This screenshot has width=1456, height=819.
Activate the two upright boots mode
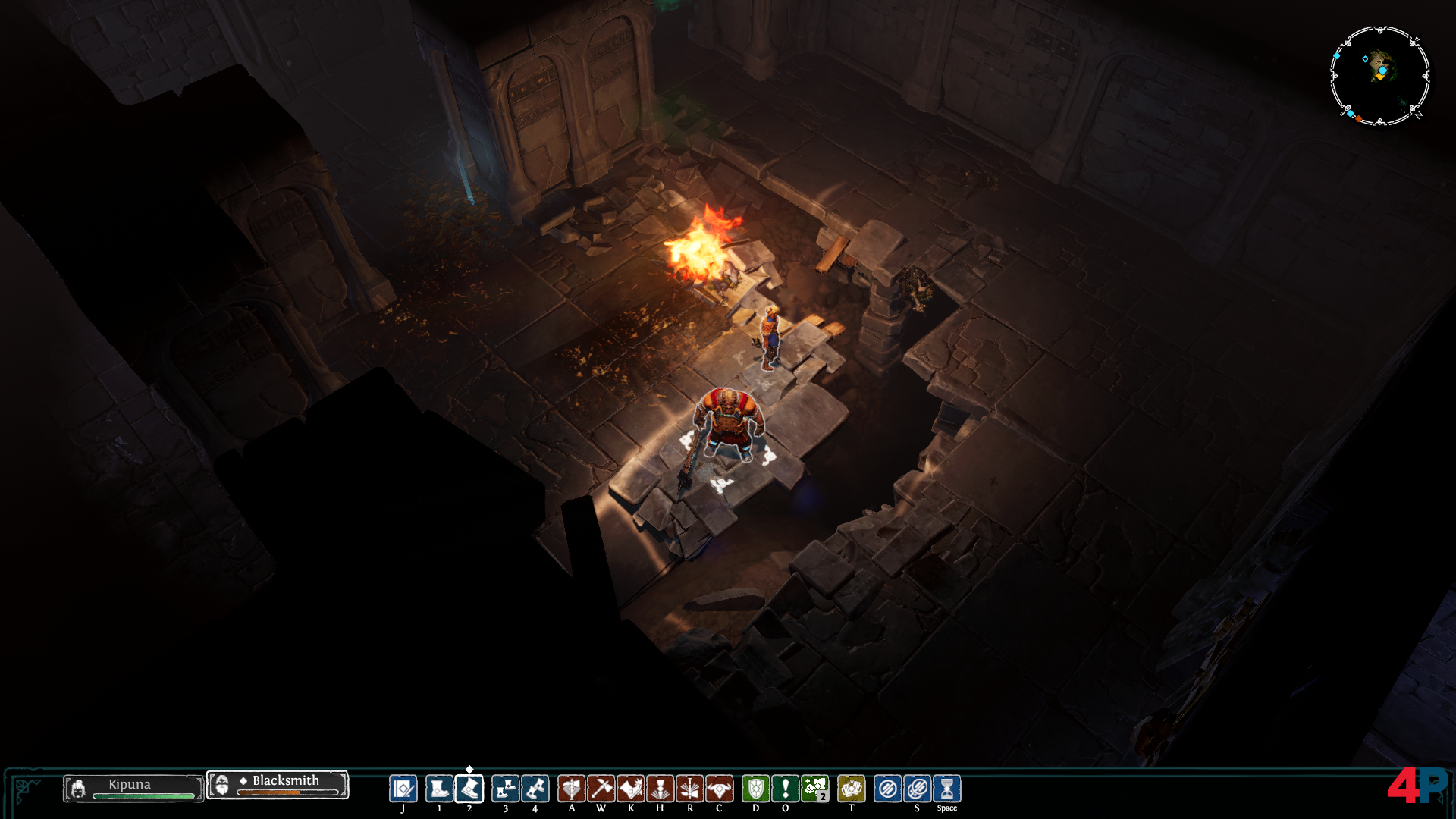[505, 789]
